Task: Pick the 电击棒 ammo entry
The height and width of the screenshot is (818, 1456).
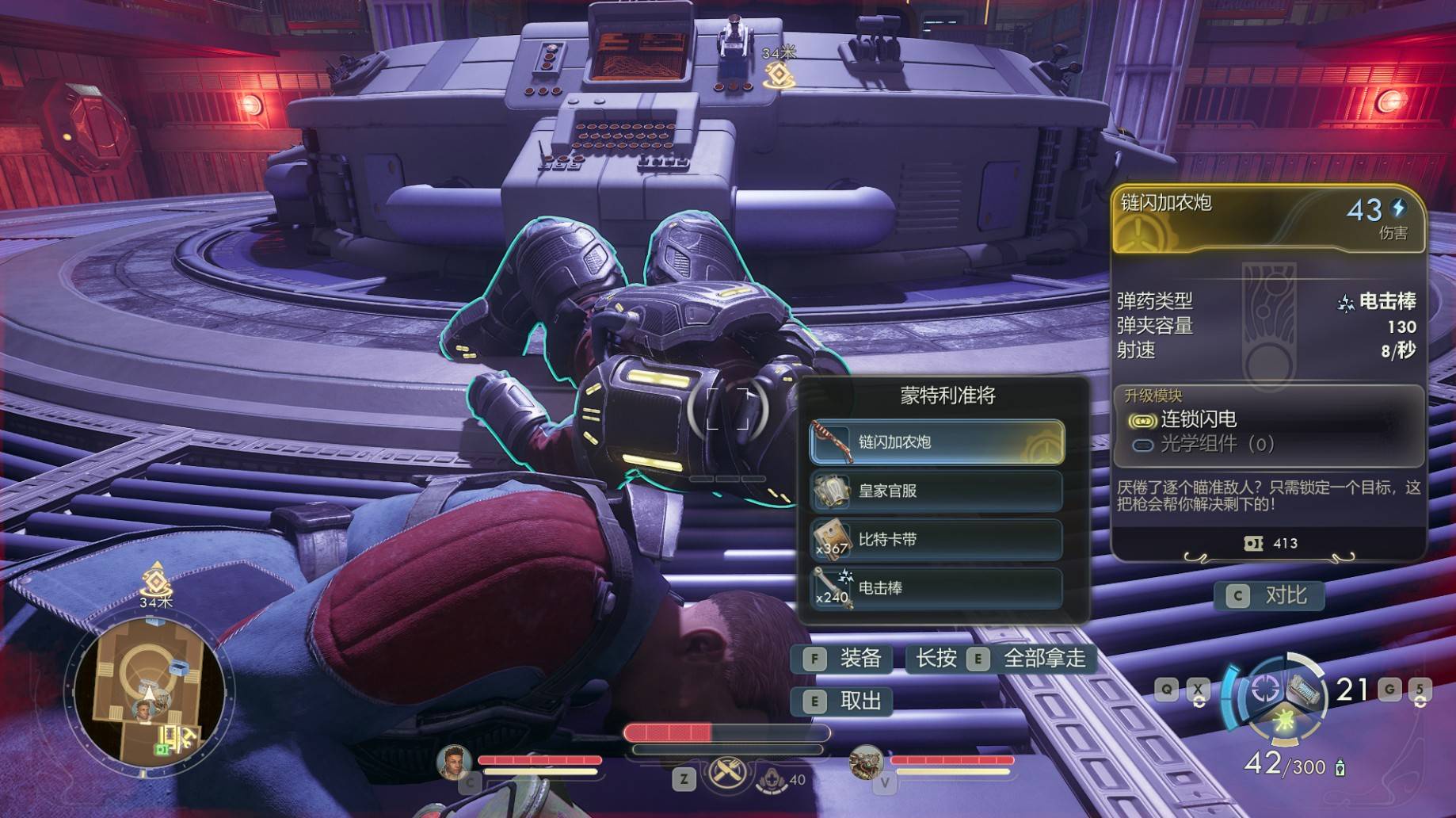Action: [936, 587]
